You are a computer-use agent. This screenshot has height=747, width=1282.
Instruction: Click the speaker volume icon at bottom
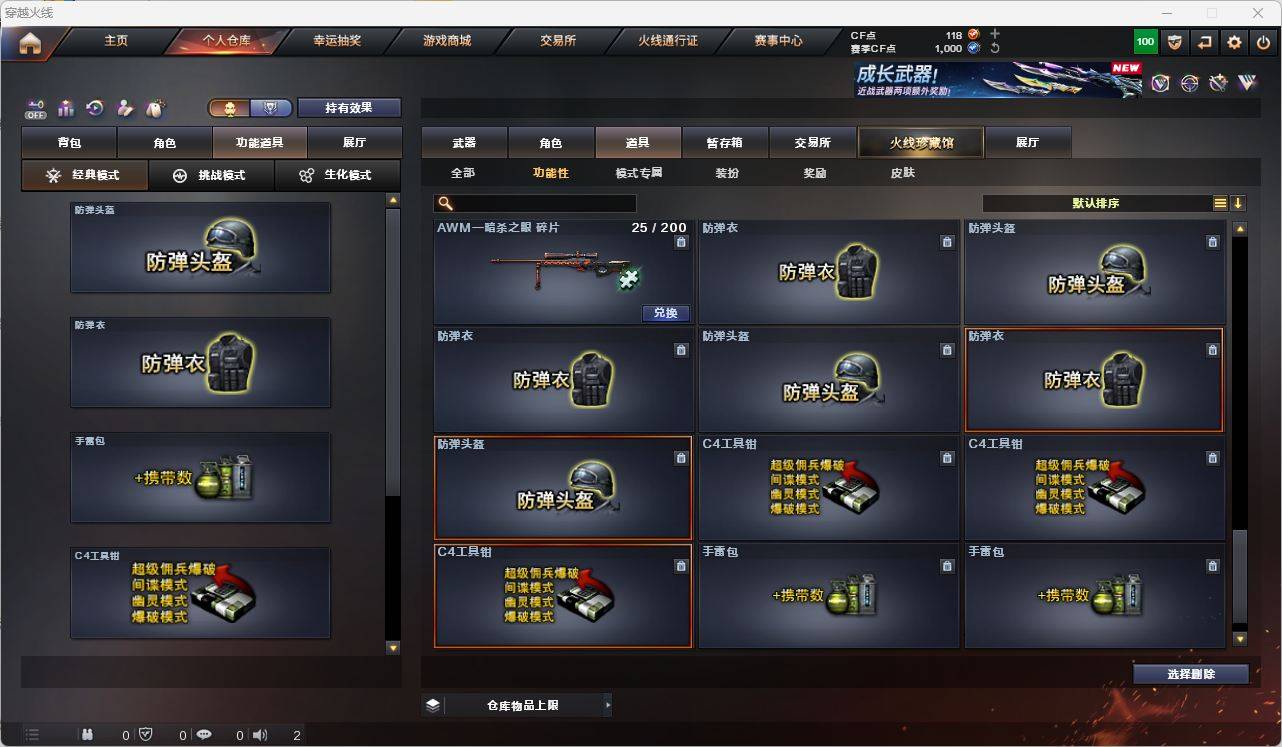(259, 734)
